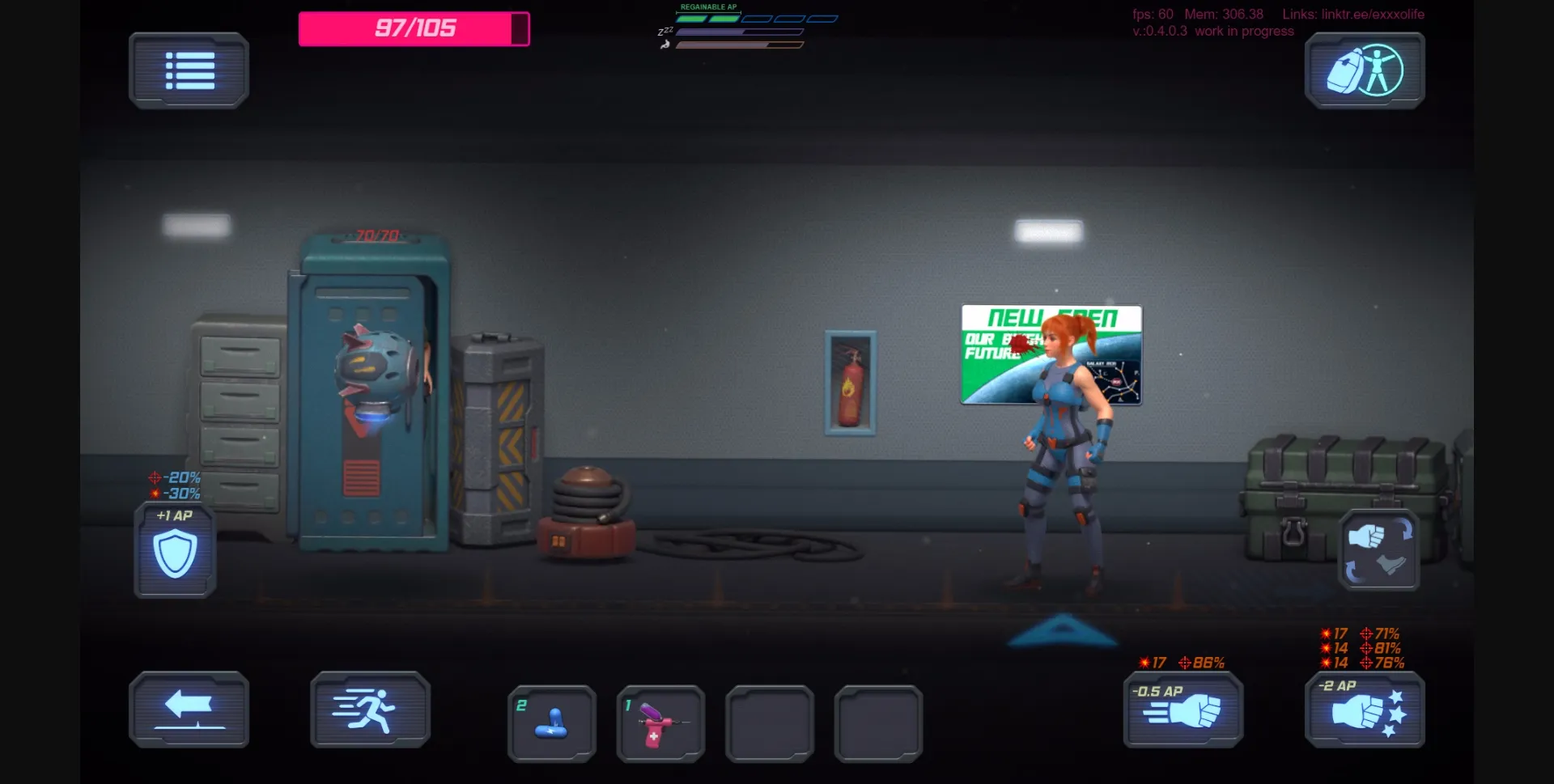Use the pink med injector item
This screenshot has height=784, width=1554.
click(660, 723)
